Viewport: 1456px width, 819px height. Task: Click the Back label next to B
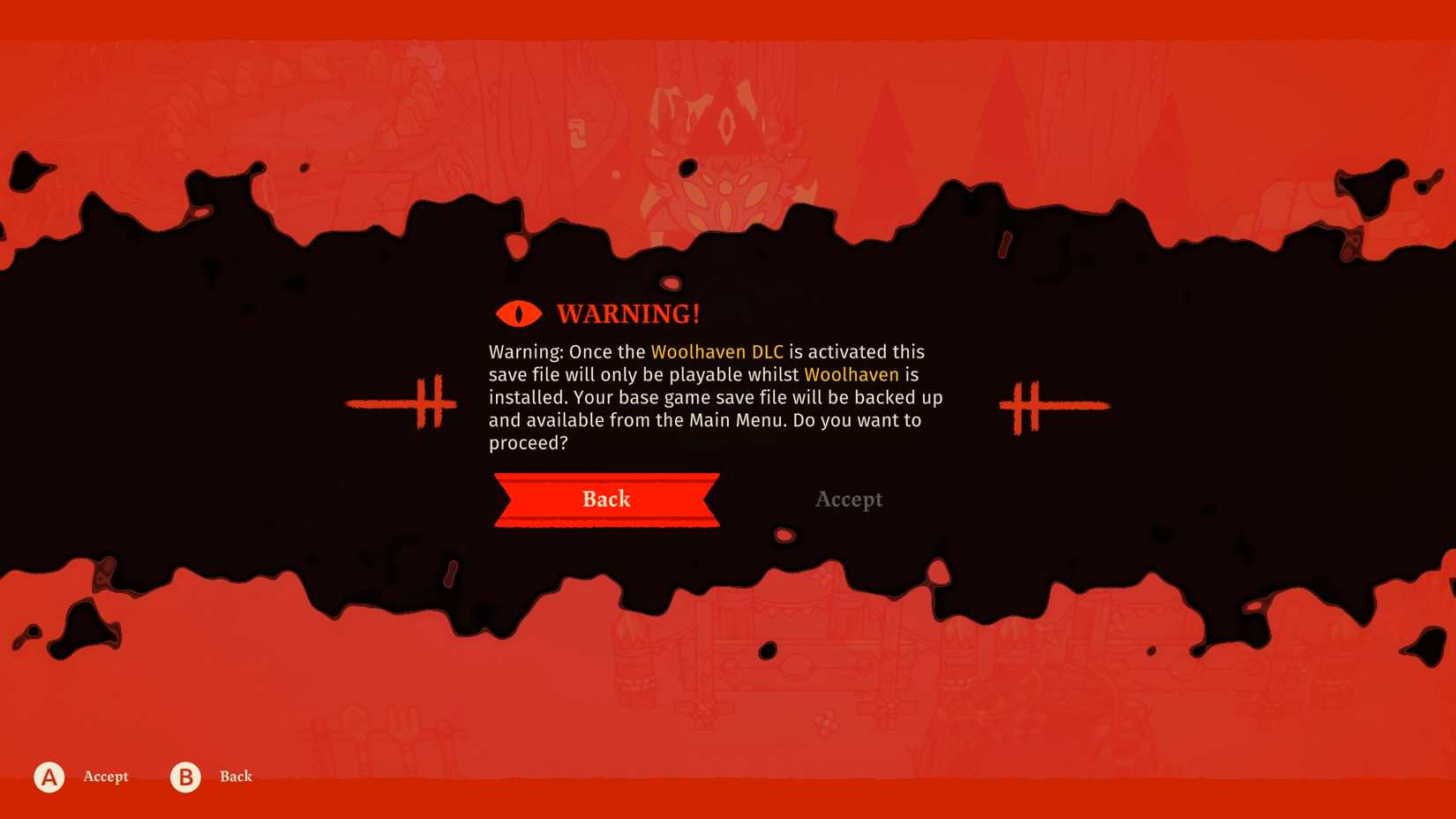click(x=235, y=777)
